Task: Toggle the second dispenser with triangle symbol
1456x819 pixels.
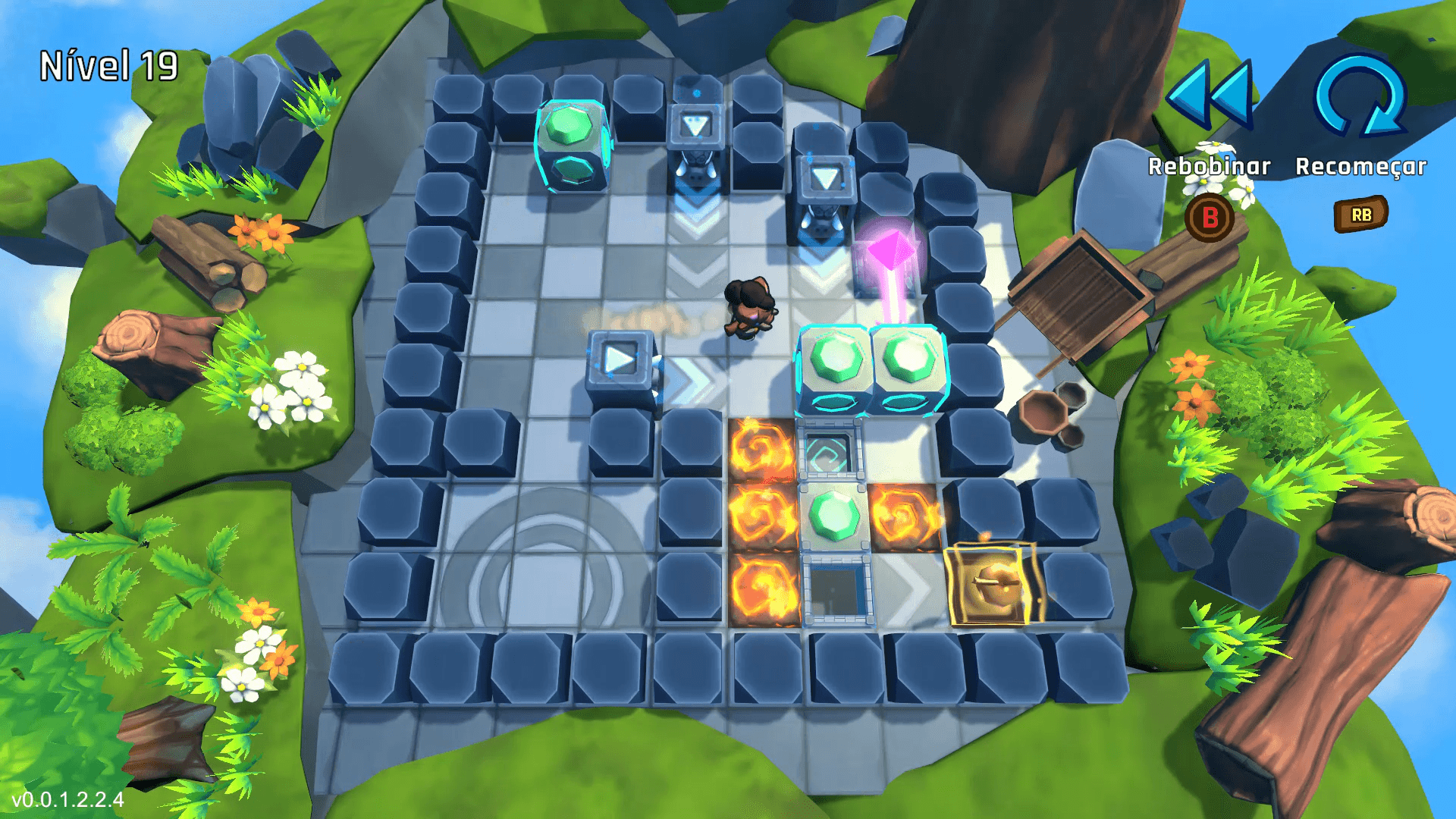Action: 827,178
